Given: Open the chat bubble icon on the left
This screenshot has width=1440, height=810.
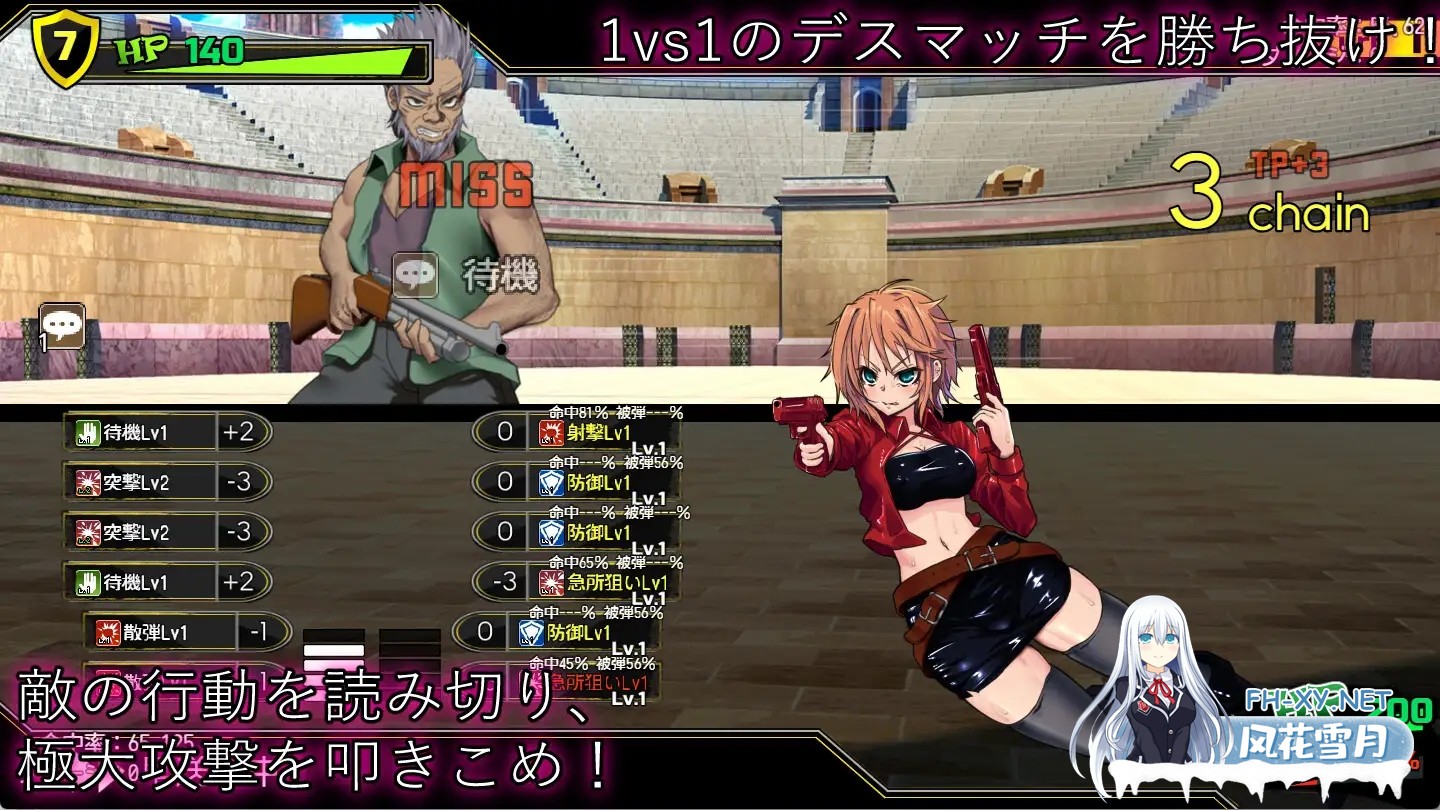Looking at the screenshot, I should (x=62, y=324).
